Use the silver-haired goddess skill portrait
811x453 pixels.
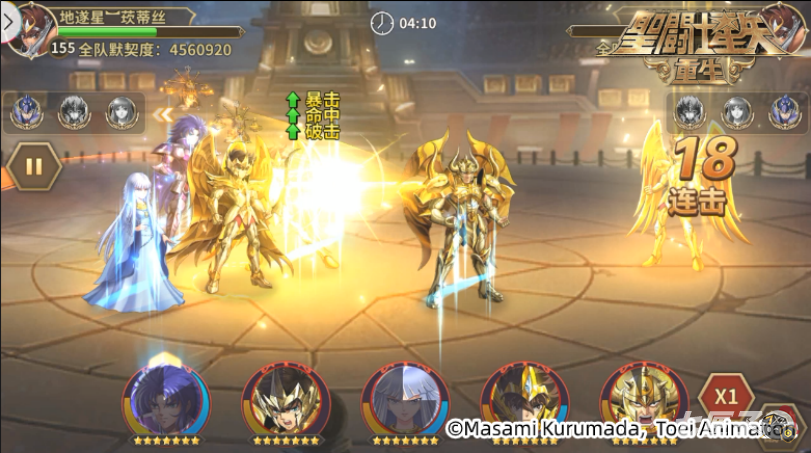coord(404,398)
